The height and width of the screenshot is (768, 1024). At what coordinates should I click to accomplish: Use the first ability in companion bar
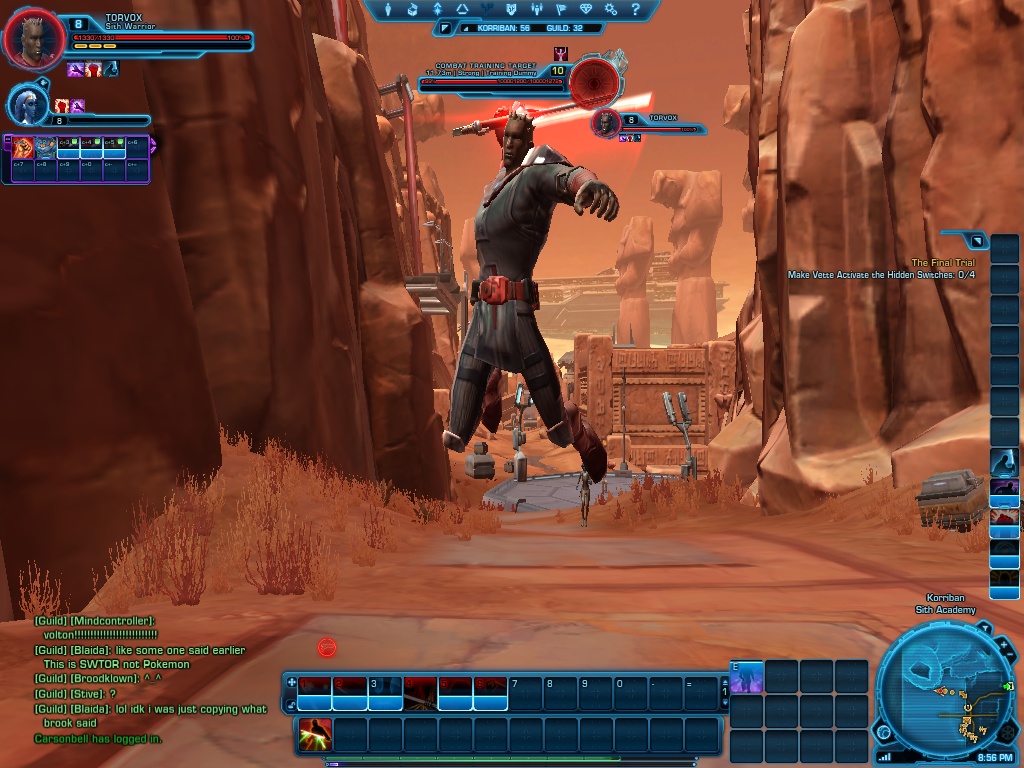click(22, 148)
